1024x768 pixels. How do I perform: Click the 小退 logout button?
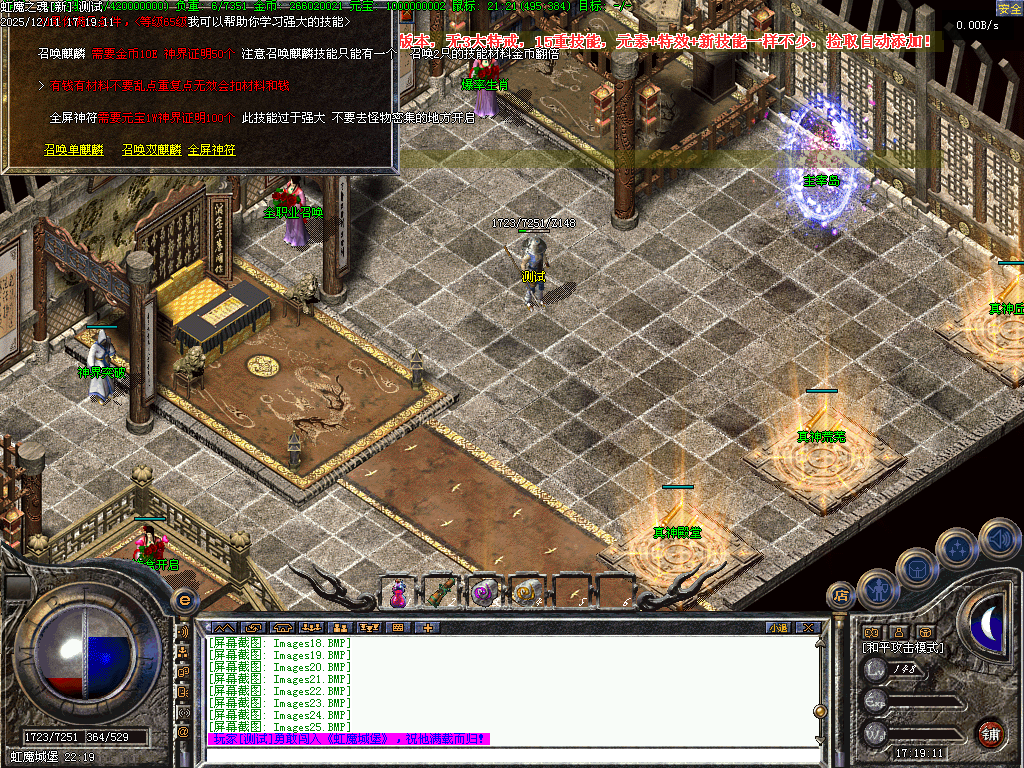coord(778,627)
